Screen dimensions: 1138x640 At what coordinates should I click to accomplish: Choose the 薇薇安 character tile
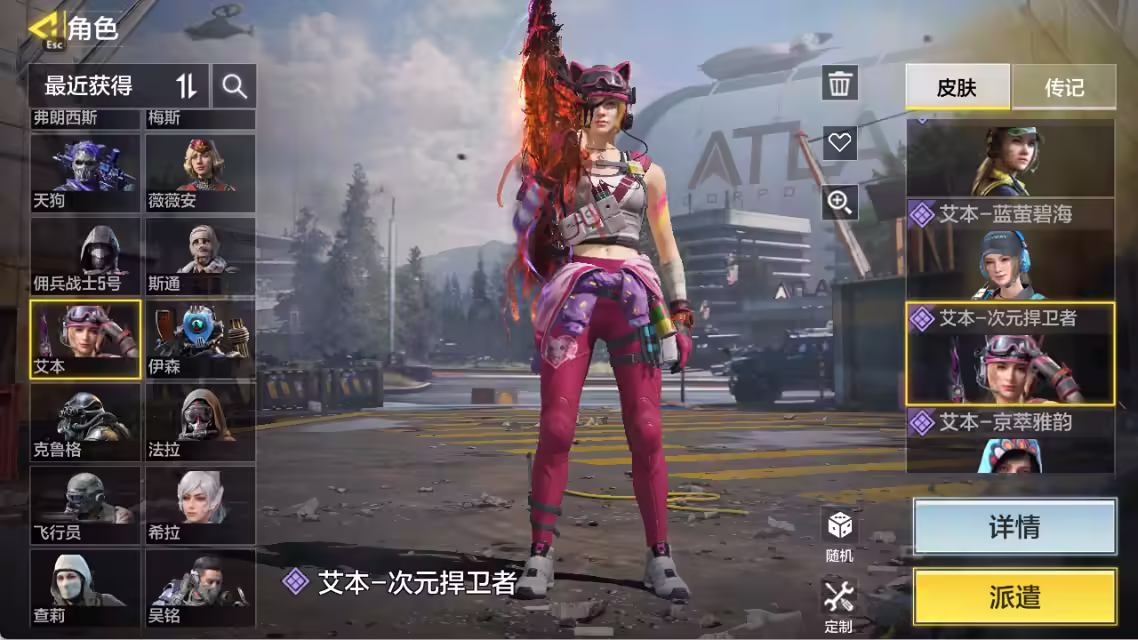click(x=200, y=172)
